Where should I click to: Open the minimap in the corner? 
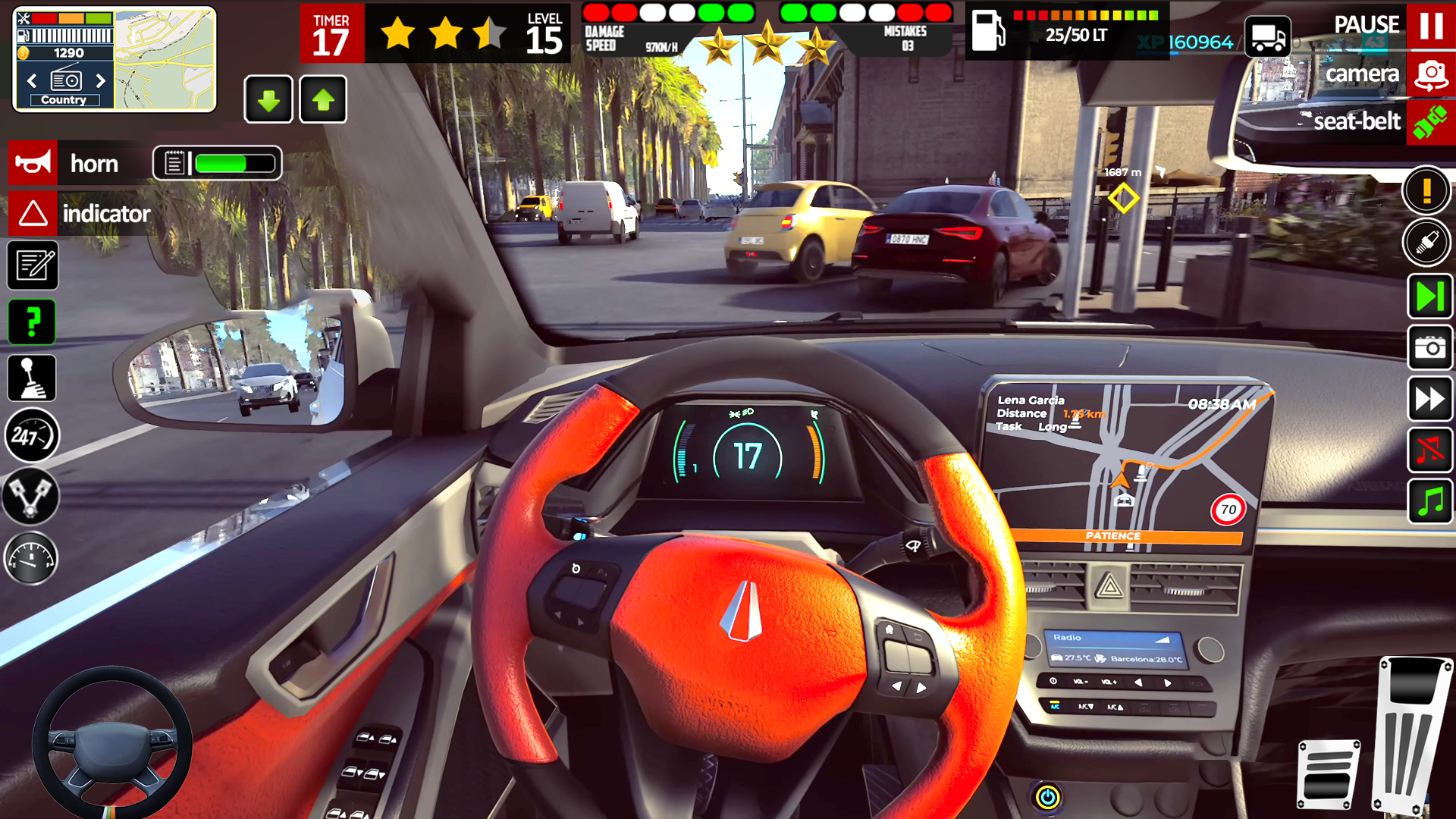[165, 59]
